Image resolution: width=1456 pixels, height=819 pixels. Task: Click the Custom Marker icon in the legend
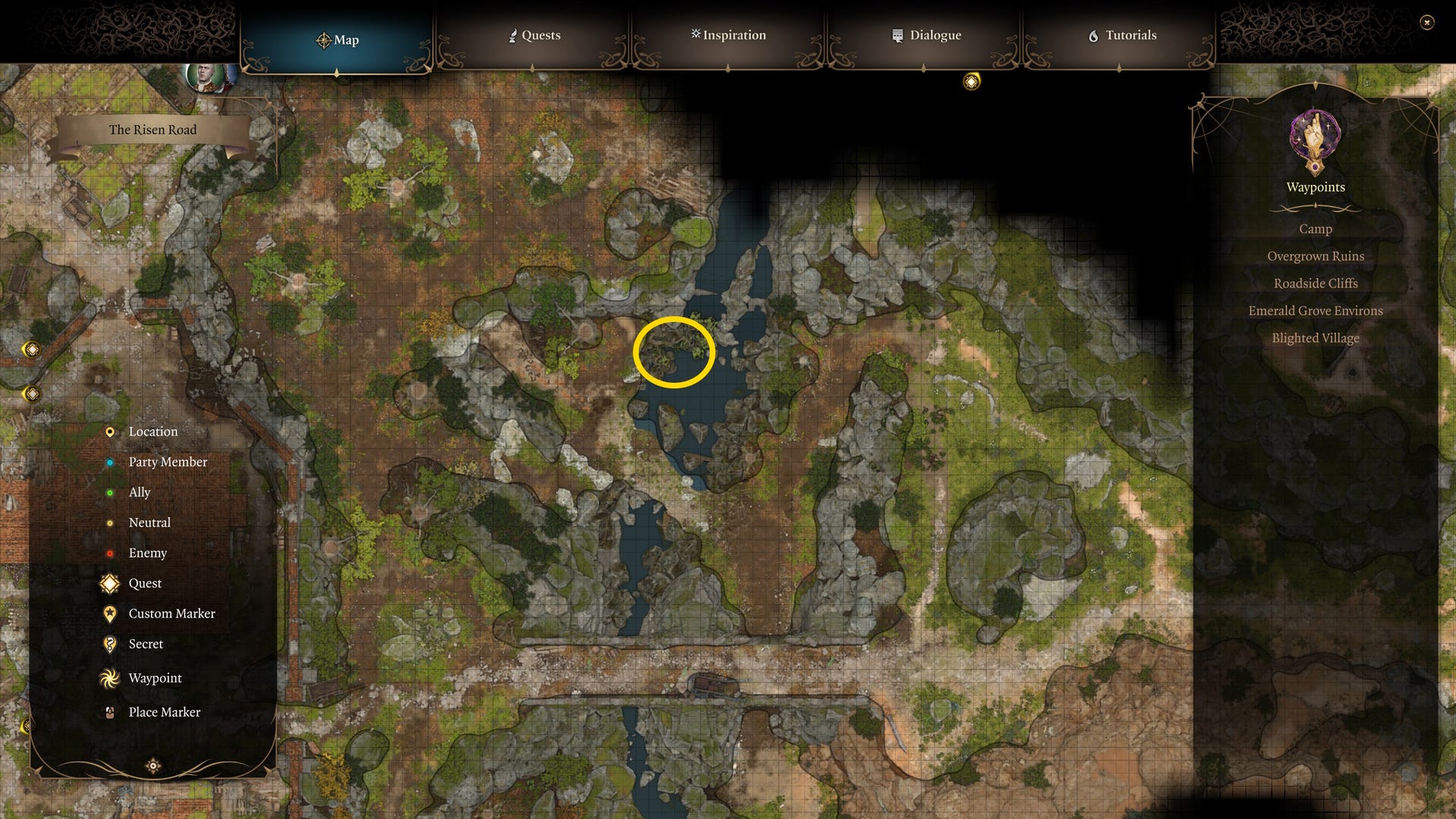point(110,613)
